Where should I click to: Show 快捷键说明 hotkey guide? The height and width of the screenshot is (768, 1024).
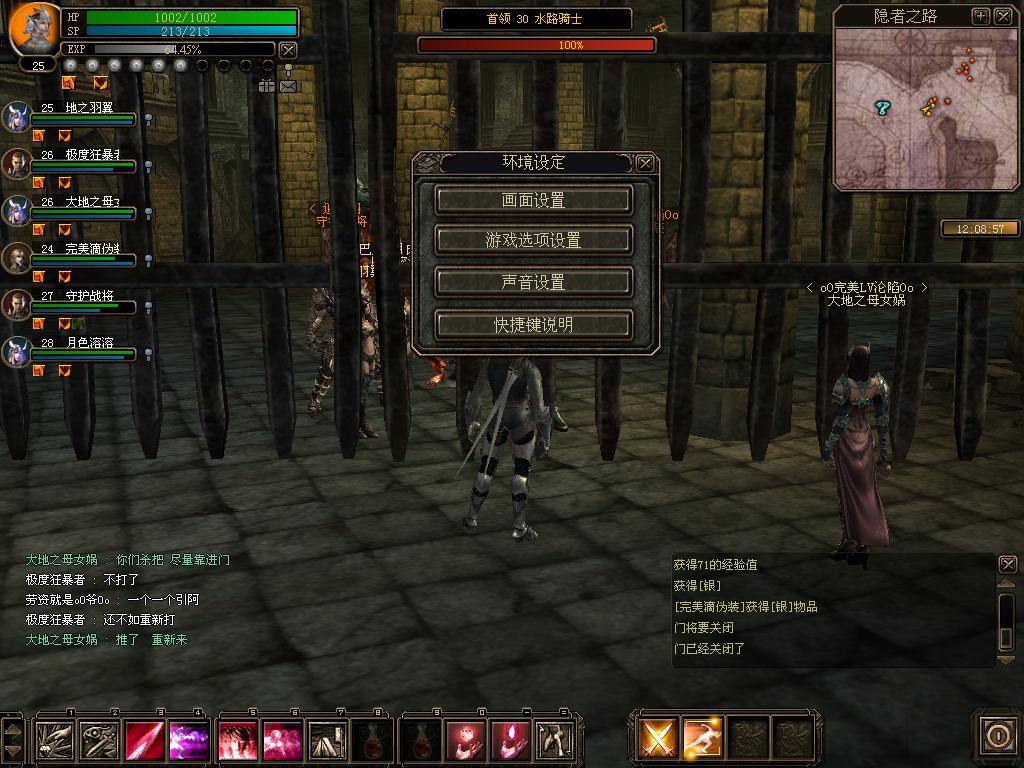[x=533, y=325]
